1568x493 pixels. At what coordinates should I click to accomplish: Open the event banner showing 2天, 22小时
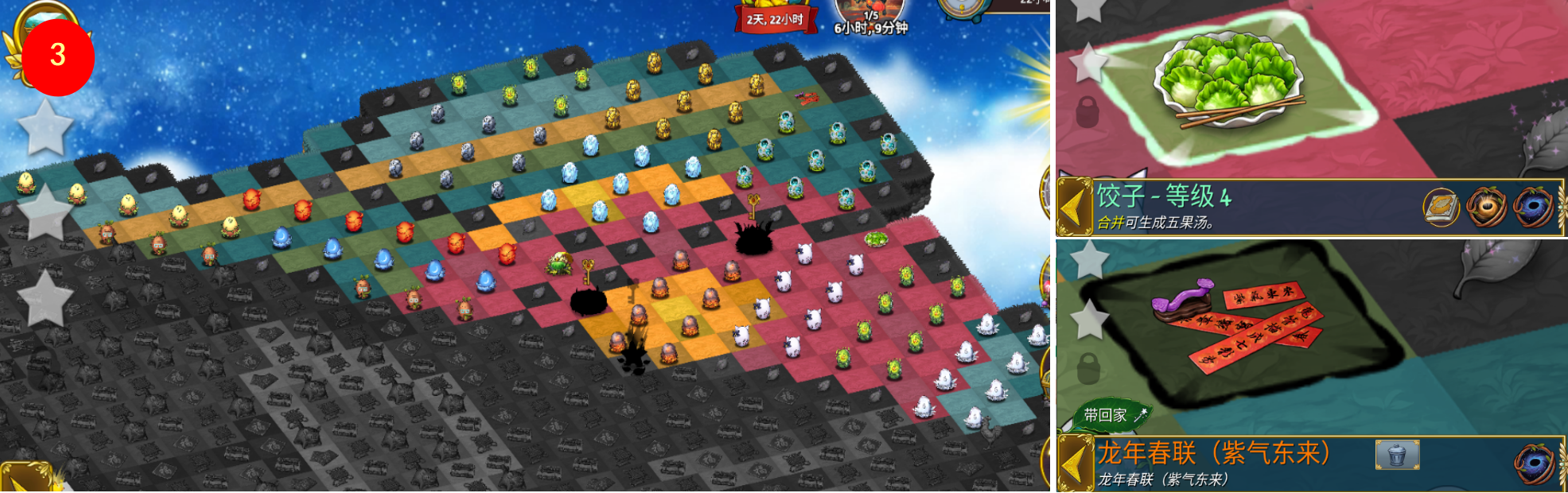tap(774, 17)
